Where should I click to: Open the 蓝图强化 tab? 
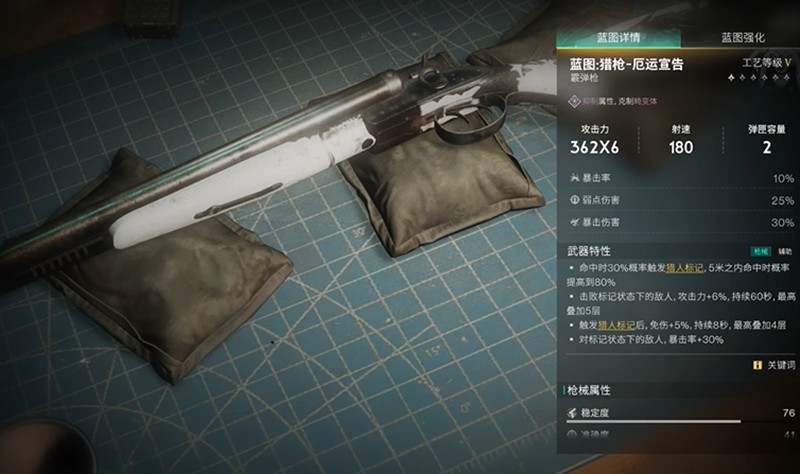pyautogui.click(x=743, y=37)
